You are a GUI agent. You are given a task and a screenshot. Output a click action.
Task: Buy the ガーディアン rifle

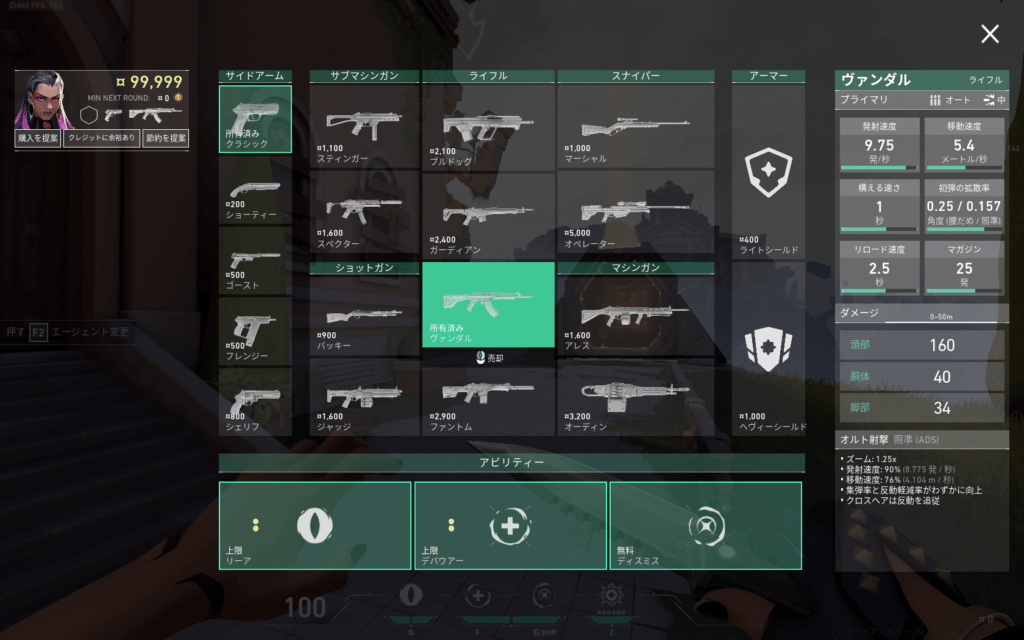tap(489, 212)
